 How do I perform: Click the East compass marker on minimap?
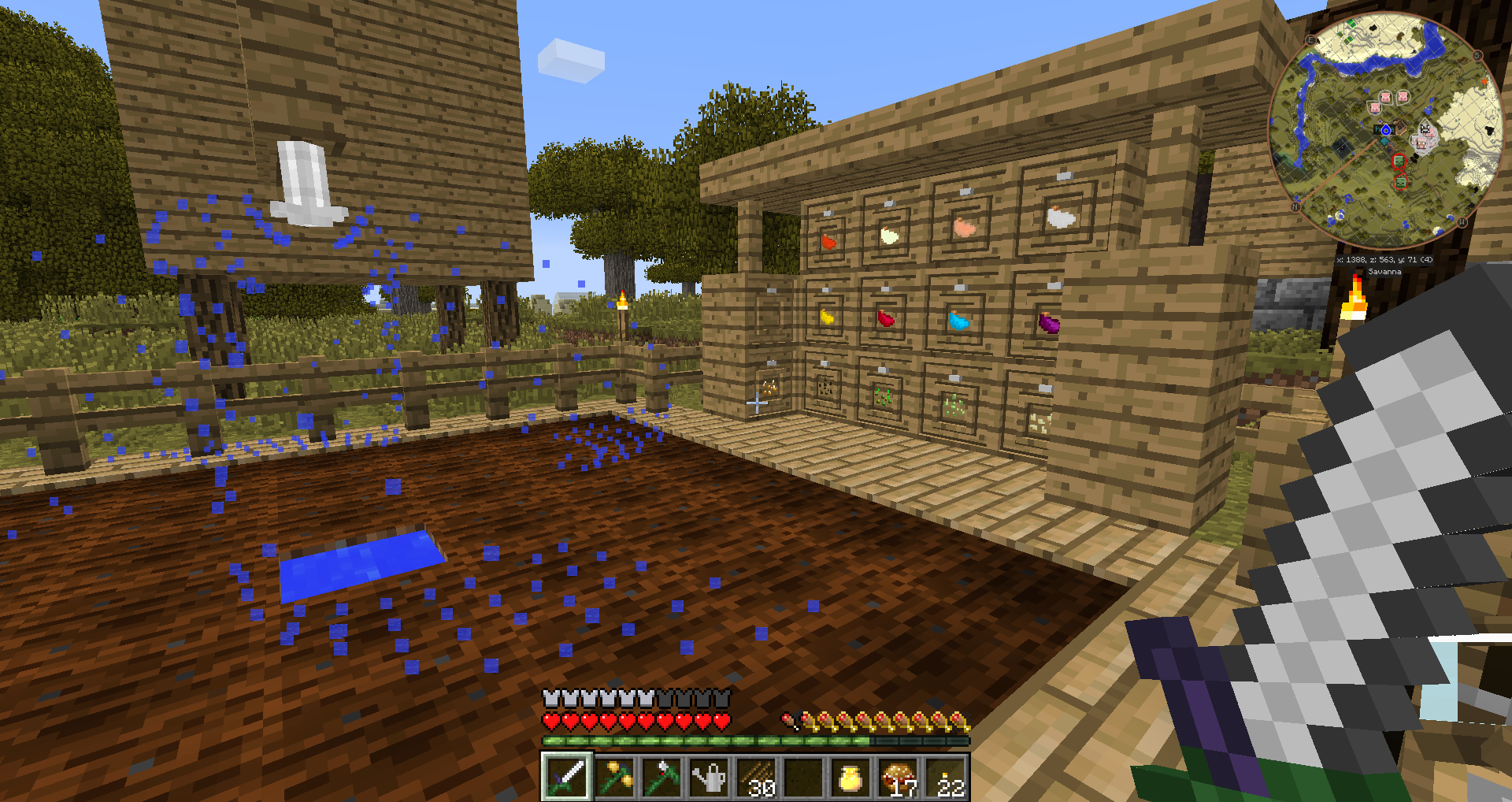(x=1311, y=40)
